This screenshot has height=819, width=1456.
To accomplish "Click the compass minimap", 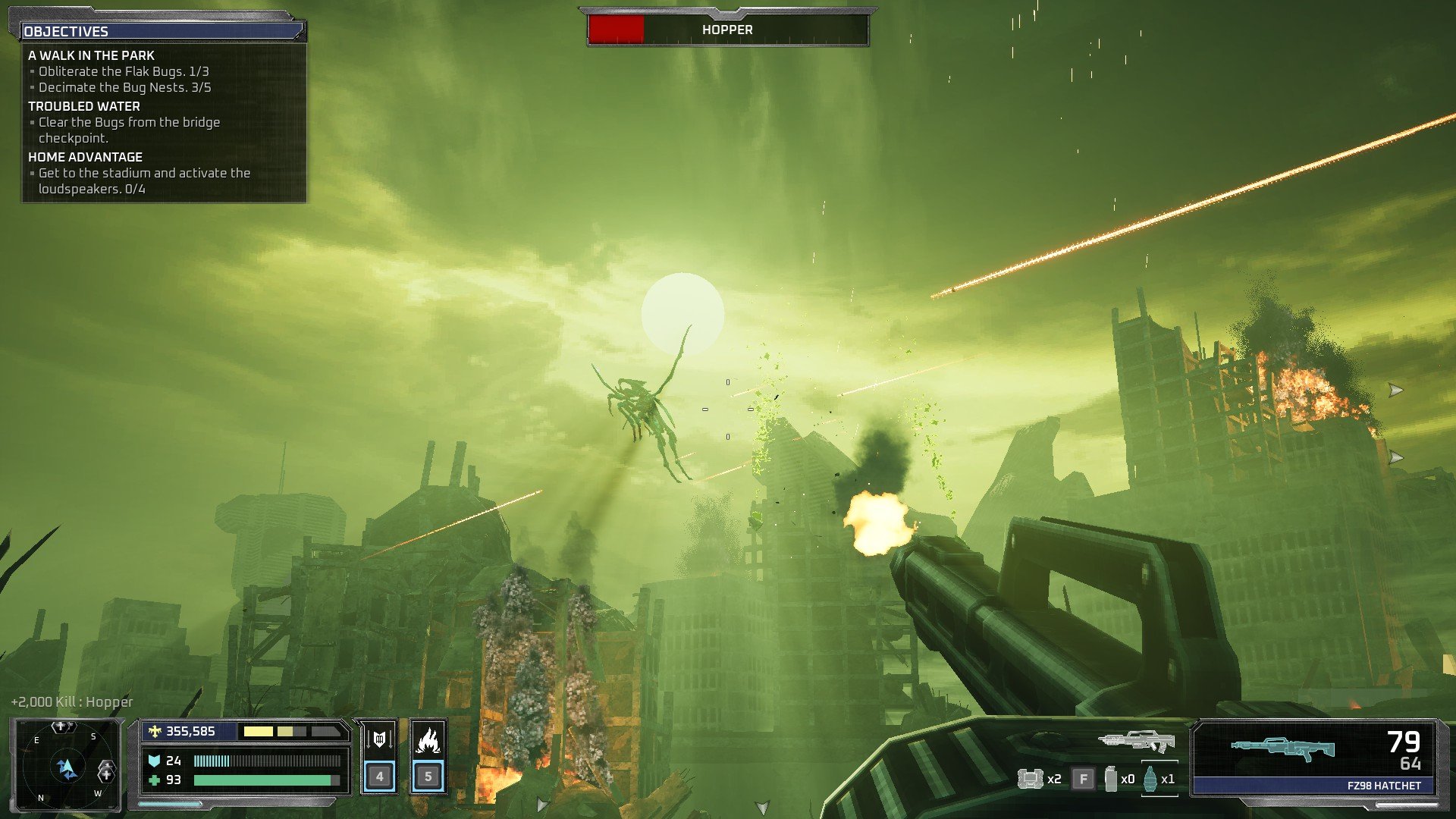I will point(67,766).
